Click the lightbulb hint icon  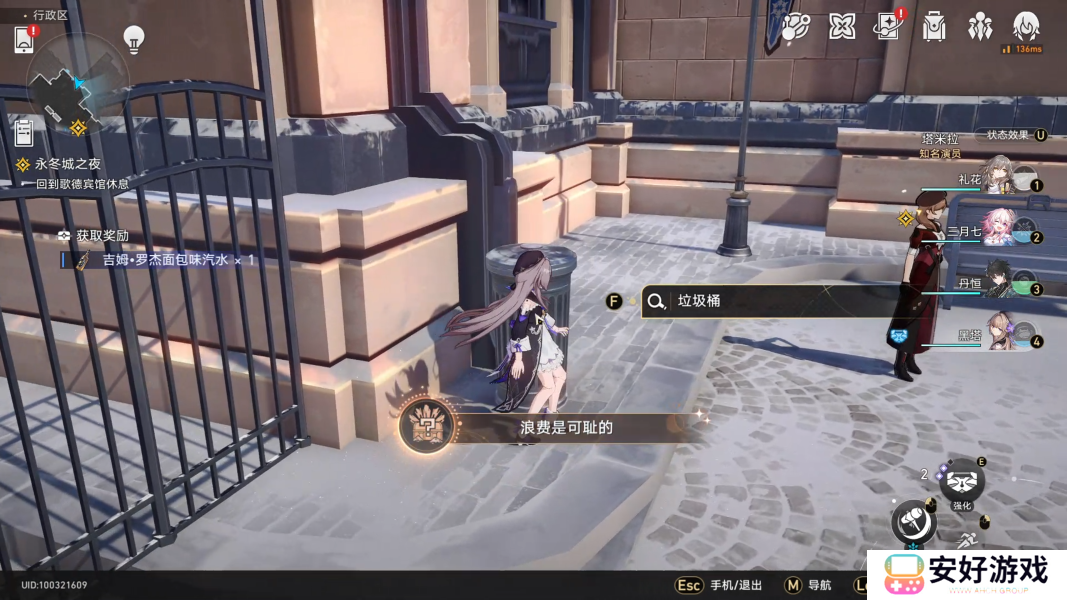point(133,39)
